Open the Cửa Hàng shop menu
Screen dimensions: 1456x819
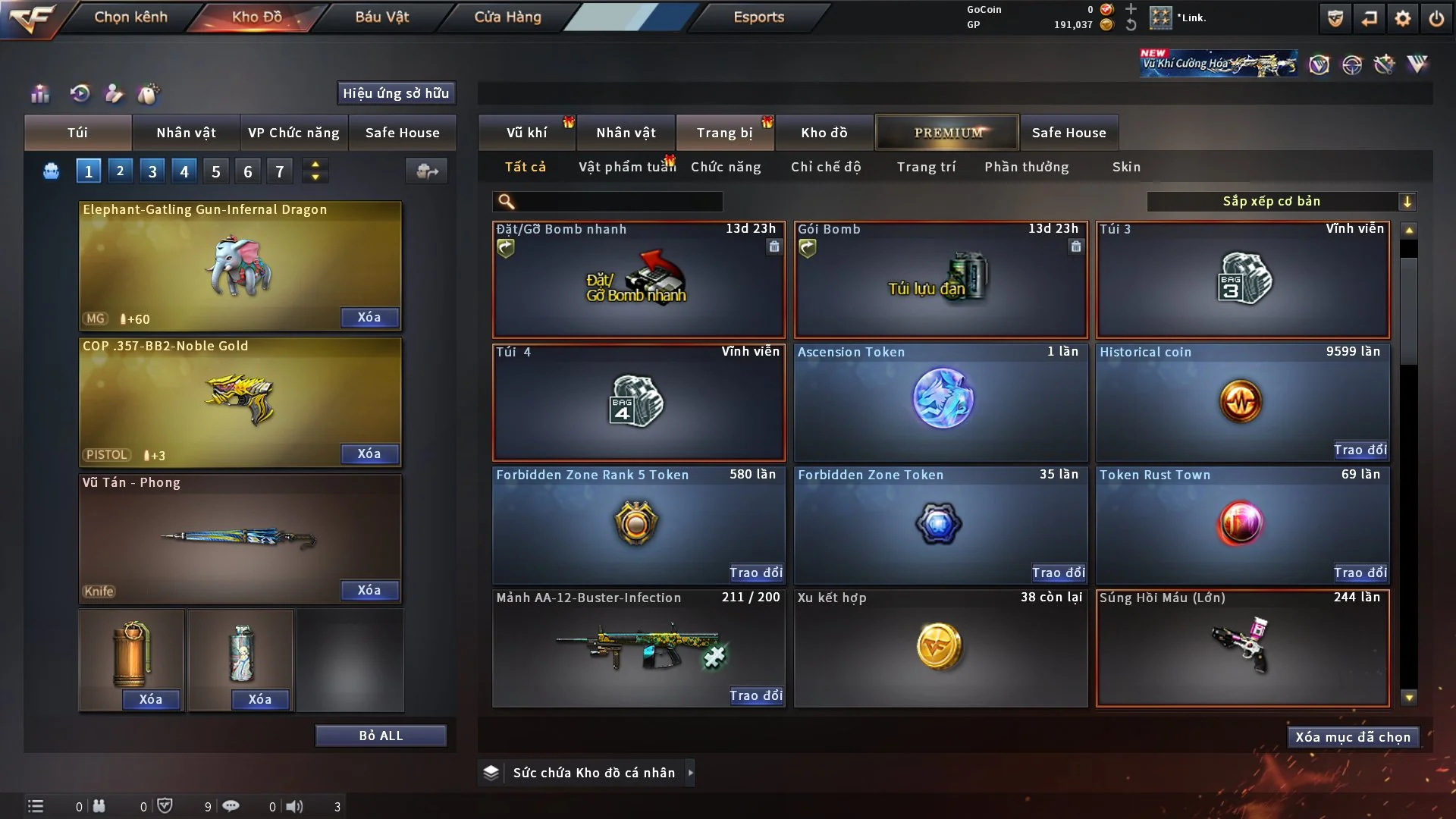pos(507,17)
